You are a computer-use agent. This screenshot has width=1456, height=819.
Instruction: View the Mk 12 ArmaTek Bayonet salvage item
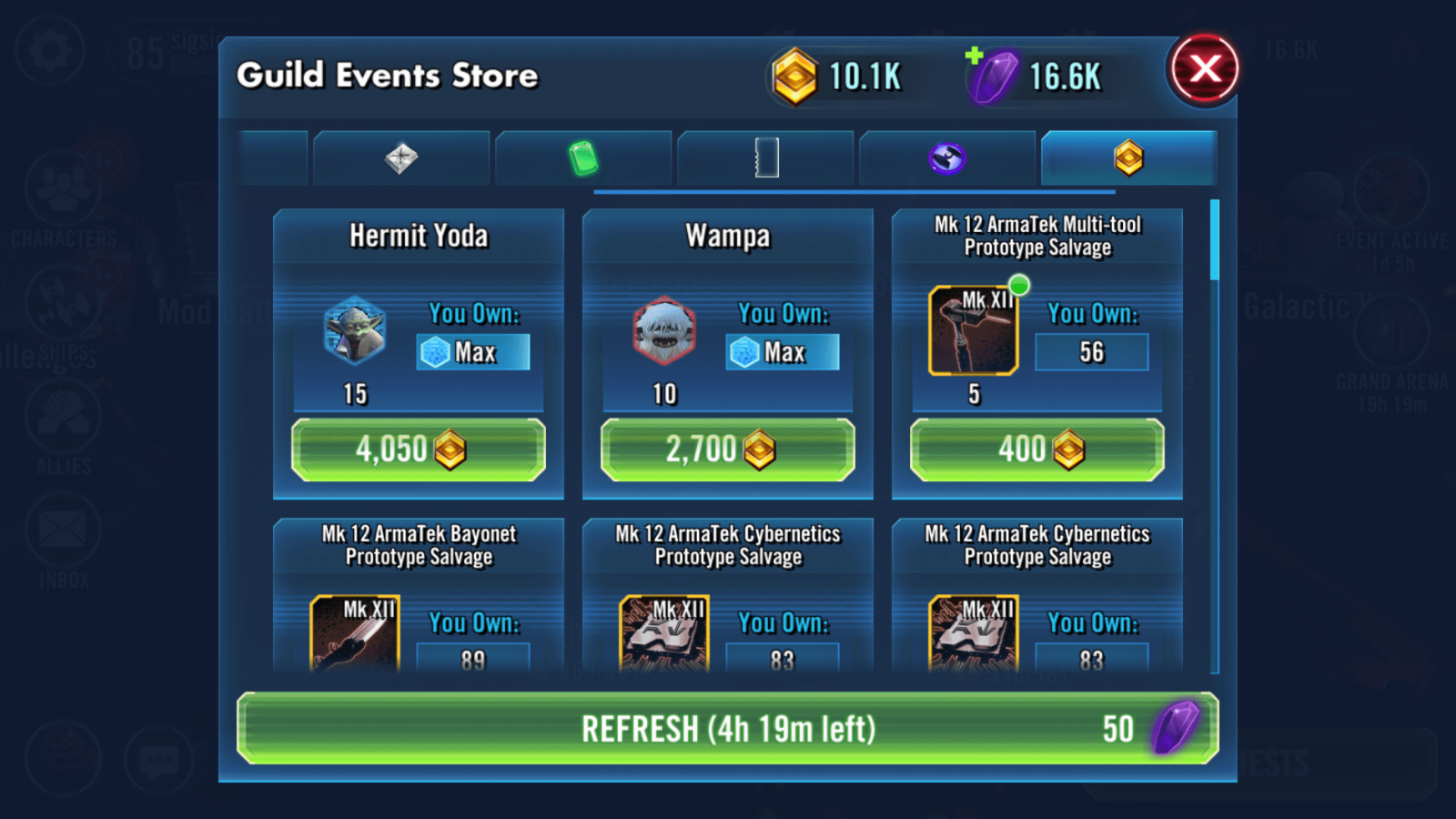(355, 633)
